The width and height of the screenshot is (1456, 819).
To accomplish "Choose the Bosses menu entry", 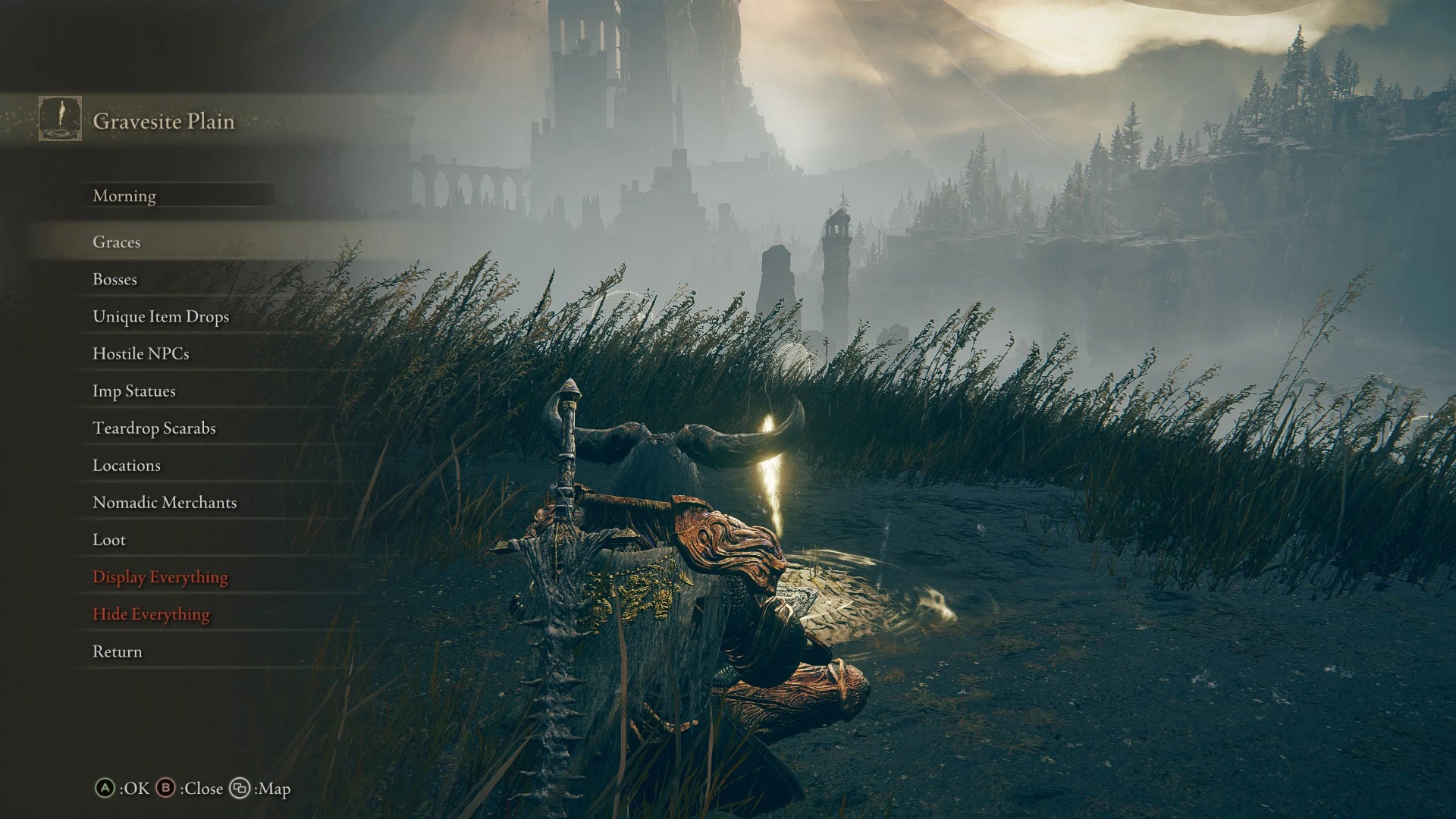I will (115, 279).
